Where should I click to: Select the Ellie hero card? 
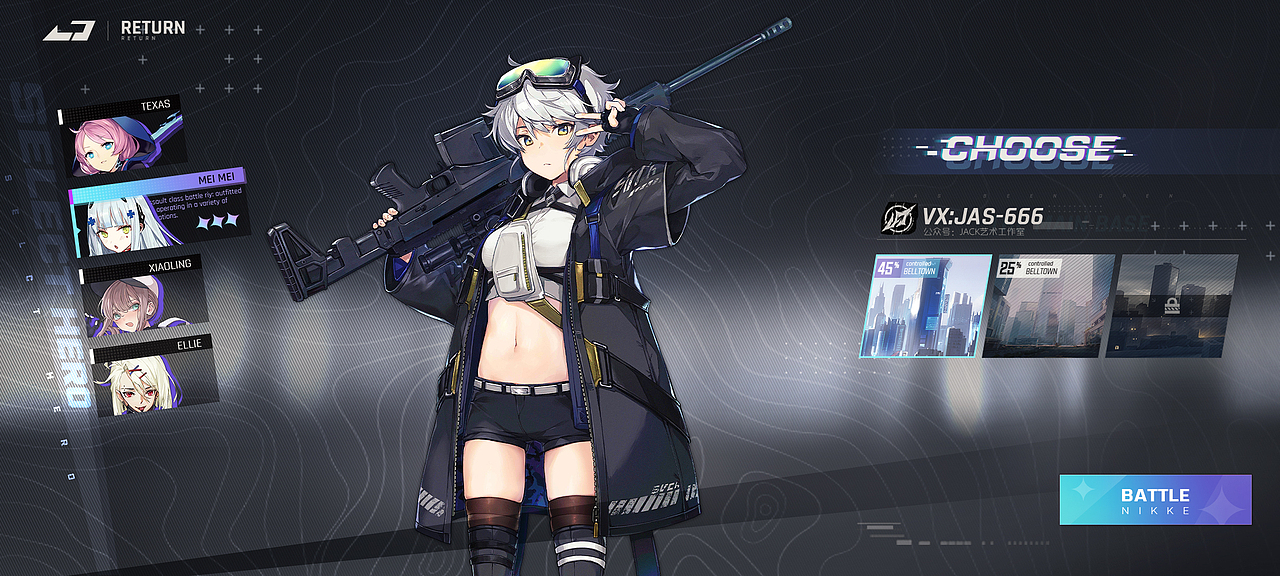pos(154,378)
